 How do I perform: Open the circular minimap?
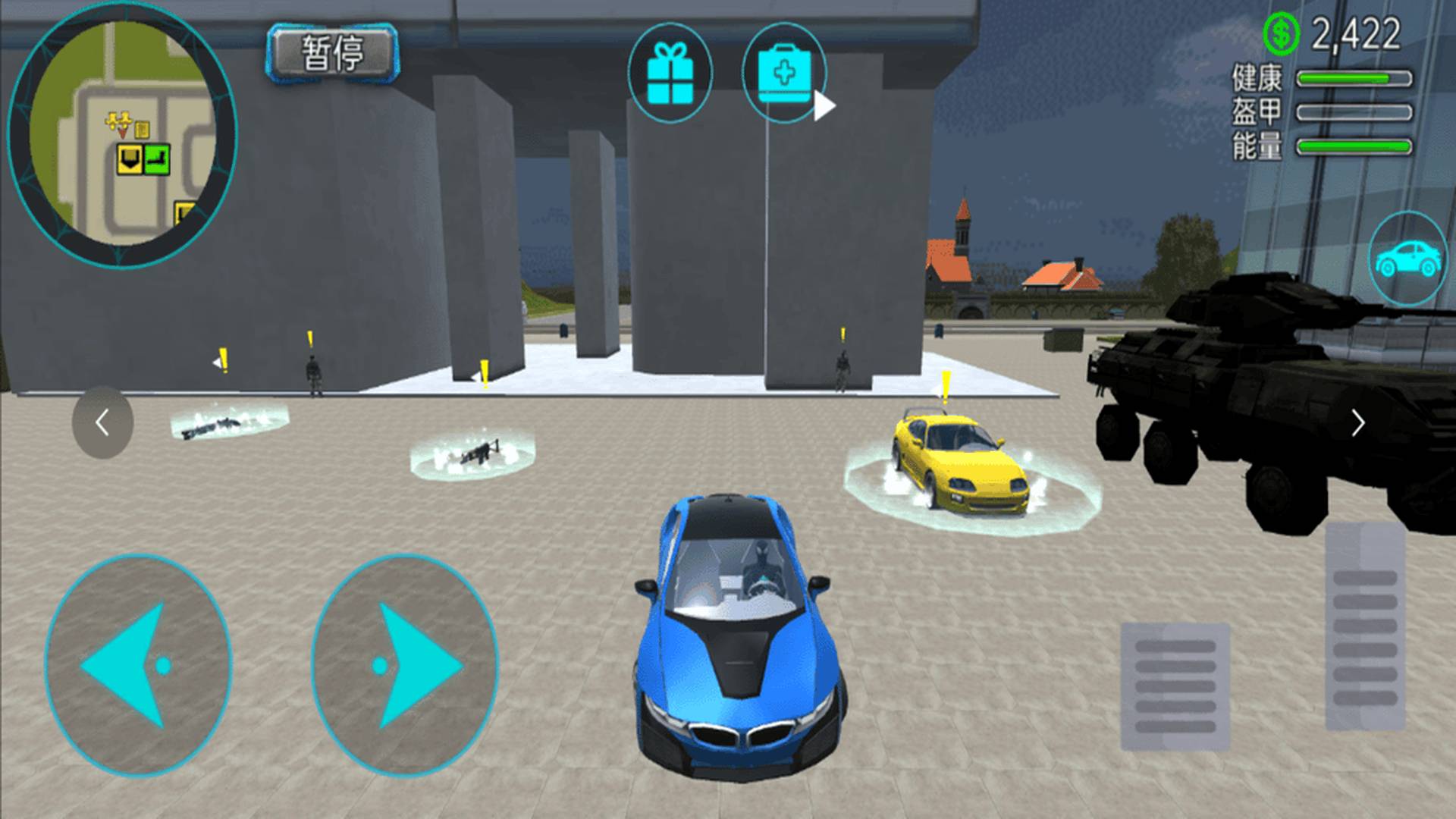[122, 134]
